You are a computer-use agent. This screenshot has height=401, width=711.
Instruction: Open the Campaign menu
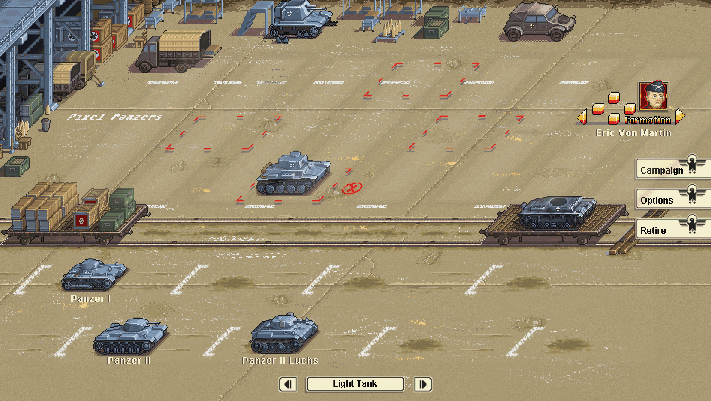tap(661, 170)
